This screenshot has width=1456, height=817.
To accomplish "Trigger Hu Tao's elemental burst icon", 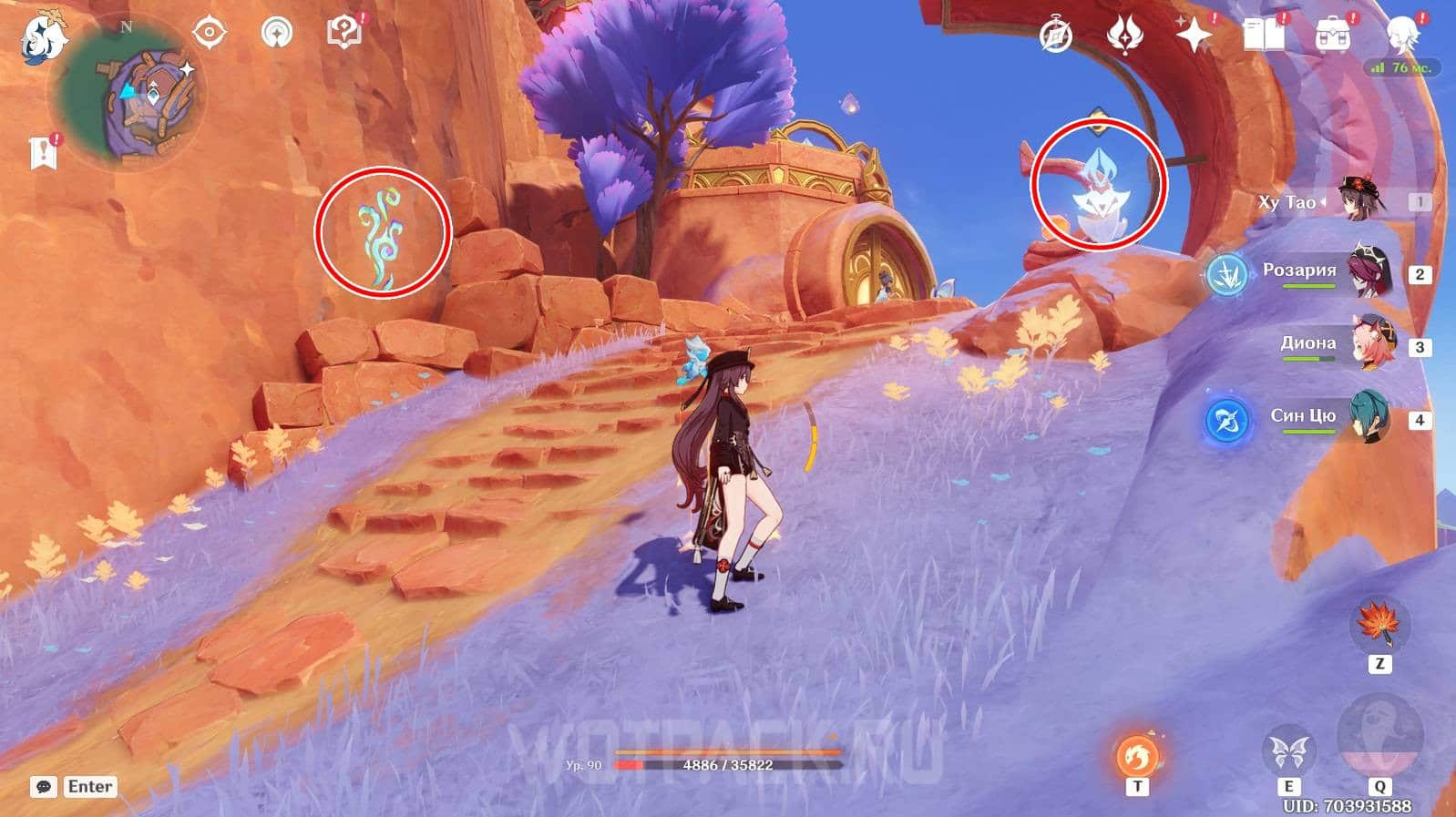I will click(x=1379, y=736).
